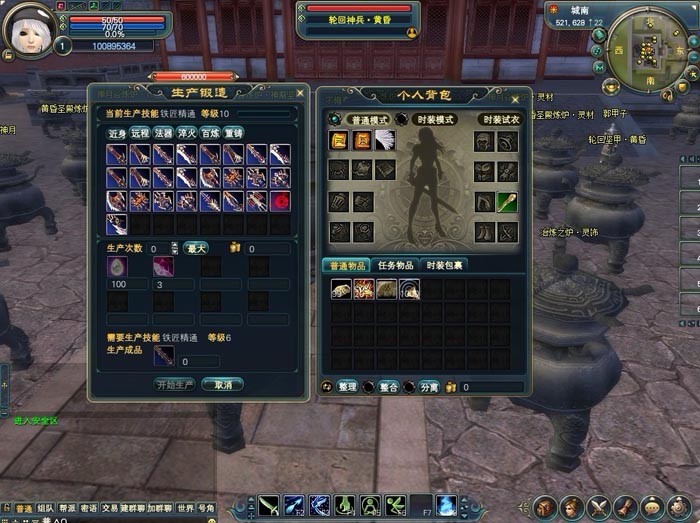Select the white feather fan equipment slot

click(x=384, y=141)
